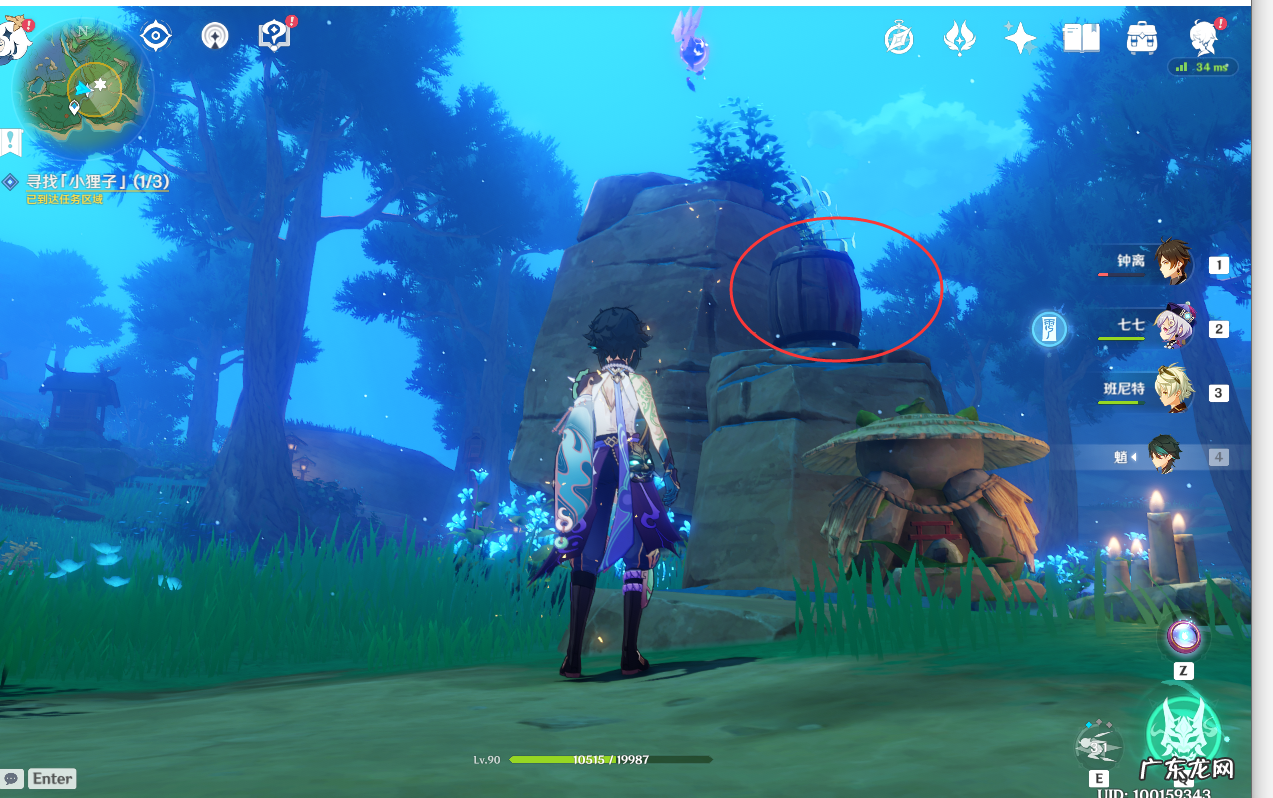This screenshot has width=1273, height=798.
Task: Open the character screen icon
Action: pyautogui.click(x=1203, y=39)
